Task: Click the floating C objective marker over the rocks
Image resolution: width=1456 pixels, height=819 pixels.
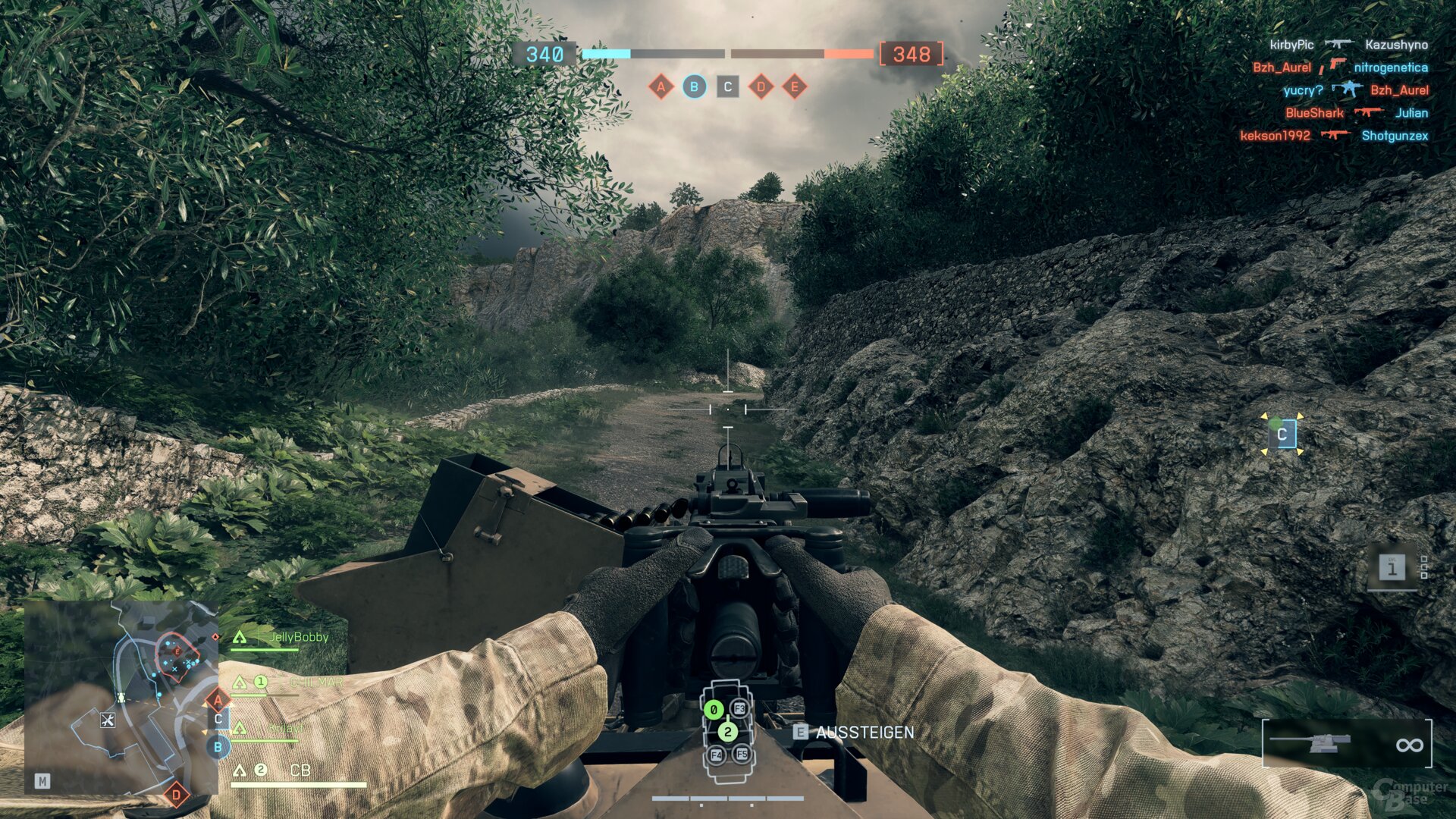Action: click(1282, 435)
